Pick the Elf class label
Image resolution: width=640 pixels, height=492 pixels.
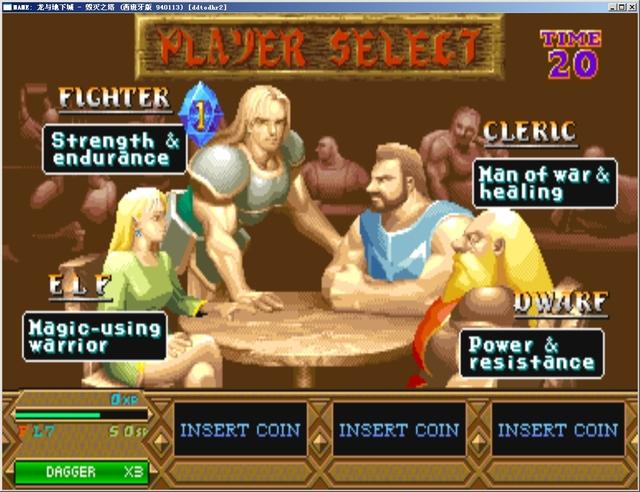[80, 286]
